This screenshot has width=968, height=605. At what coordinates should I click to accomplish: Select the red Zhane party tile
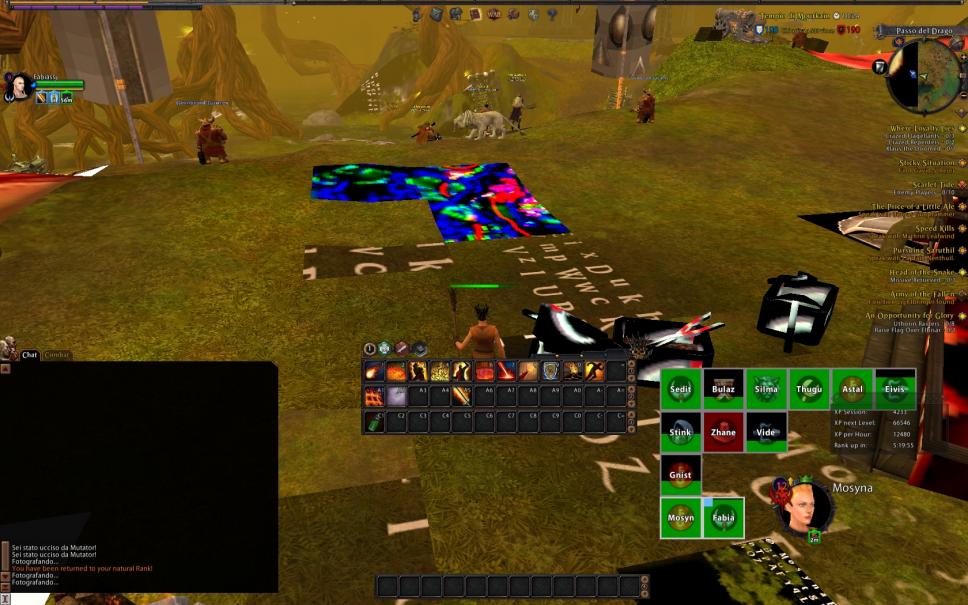723,432
